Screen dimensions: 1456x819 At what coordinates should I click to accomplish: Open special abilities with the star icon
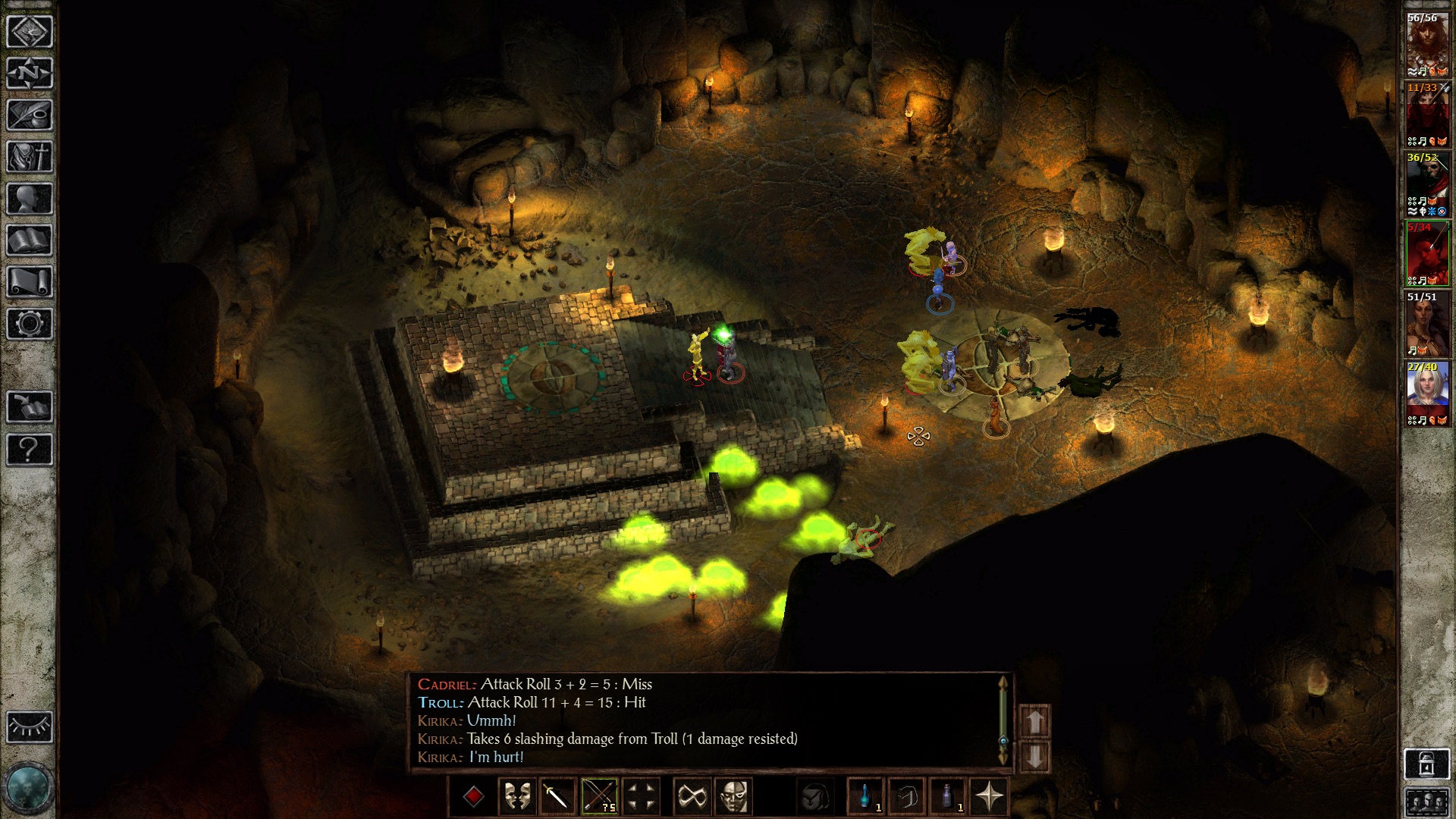click(x=990, y=797)
